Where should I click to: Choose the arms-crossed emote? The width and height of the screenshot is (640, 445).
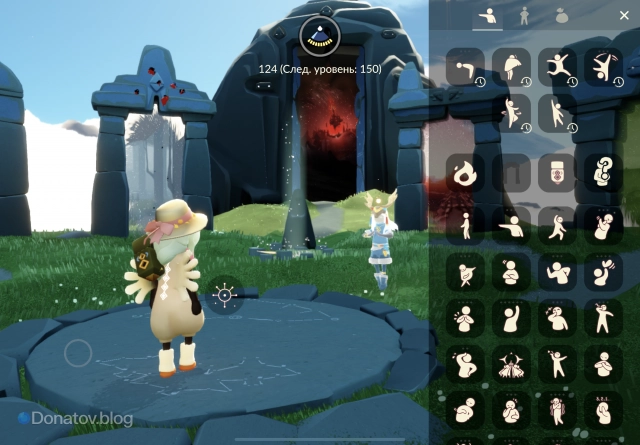[x=511, y=273]
